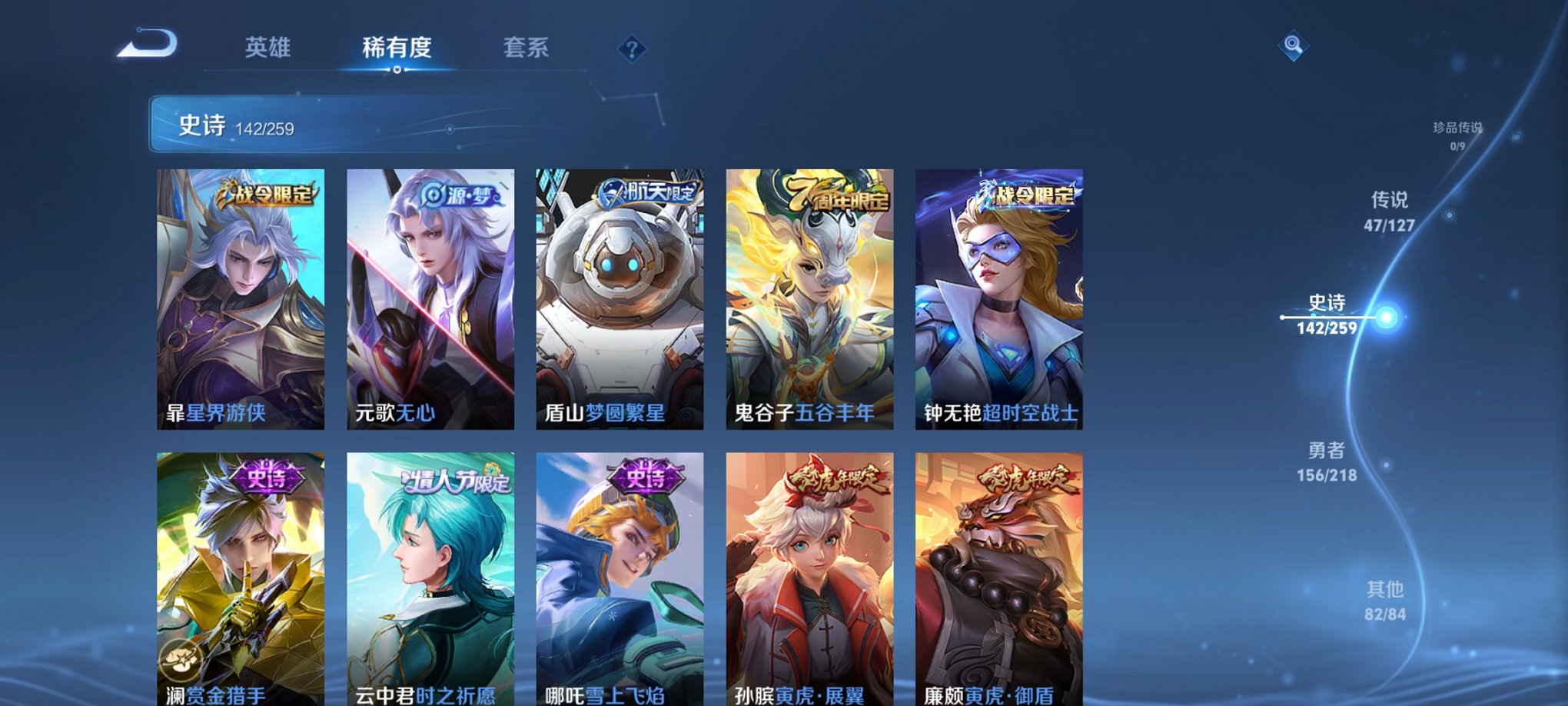The width and height of the screenshot is (1568, 706).
Task: Open the skin search icon
Action: (1294, 46)
